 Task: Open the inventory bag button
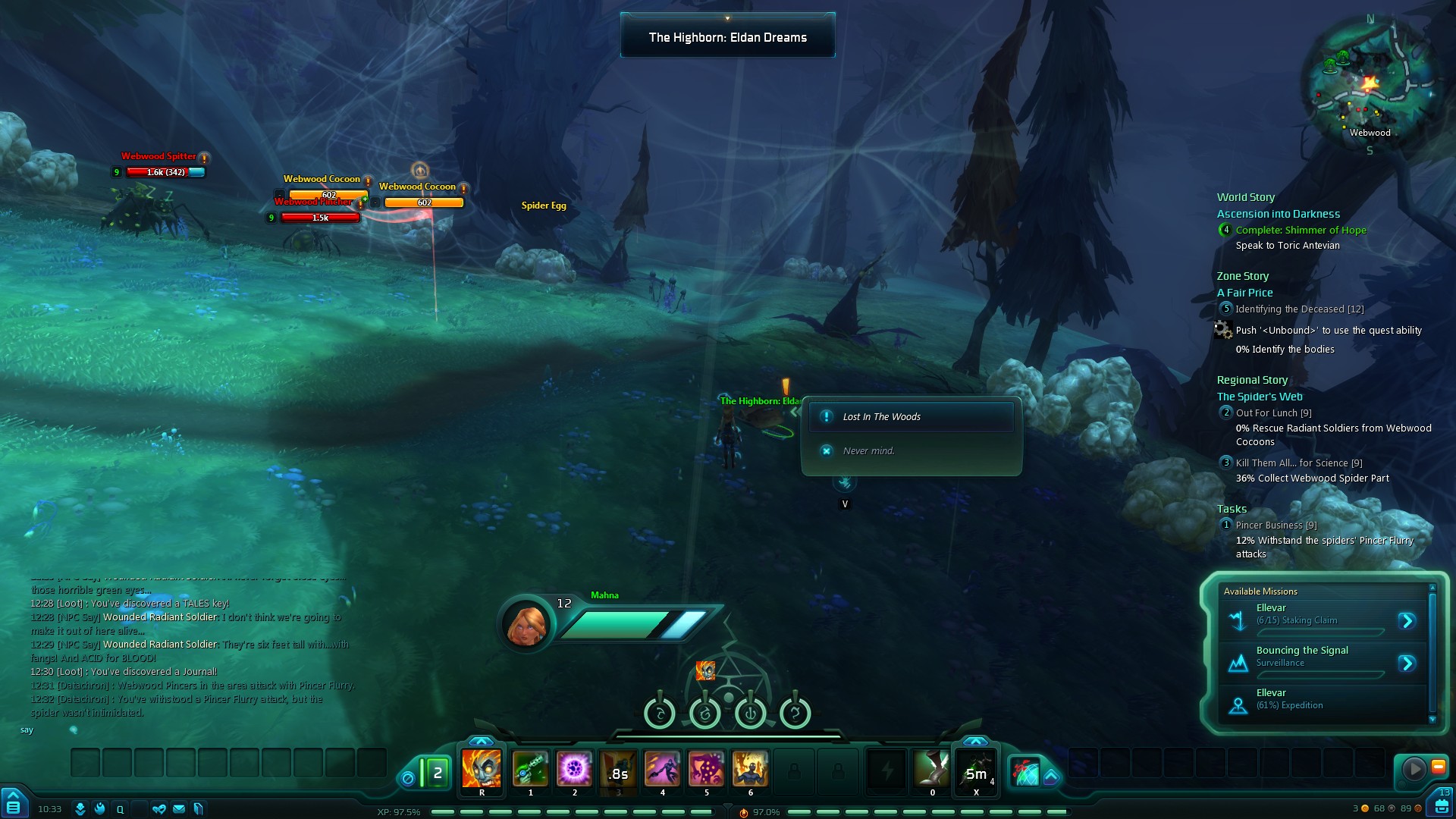(x=1442, y=805)
